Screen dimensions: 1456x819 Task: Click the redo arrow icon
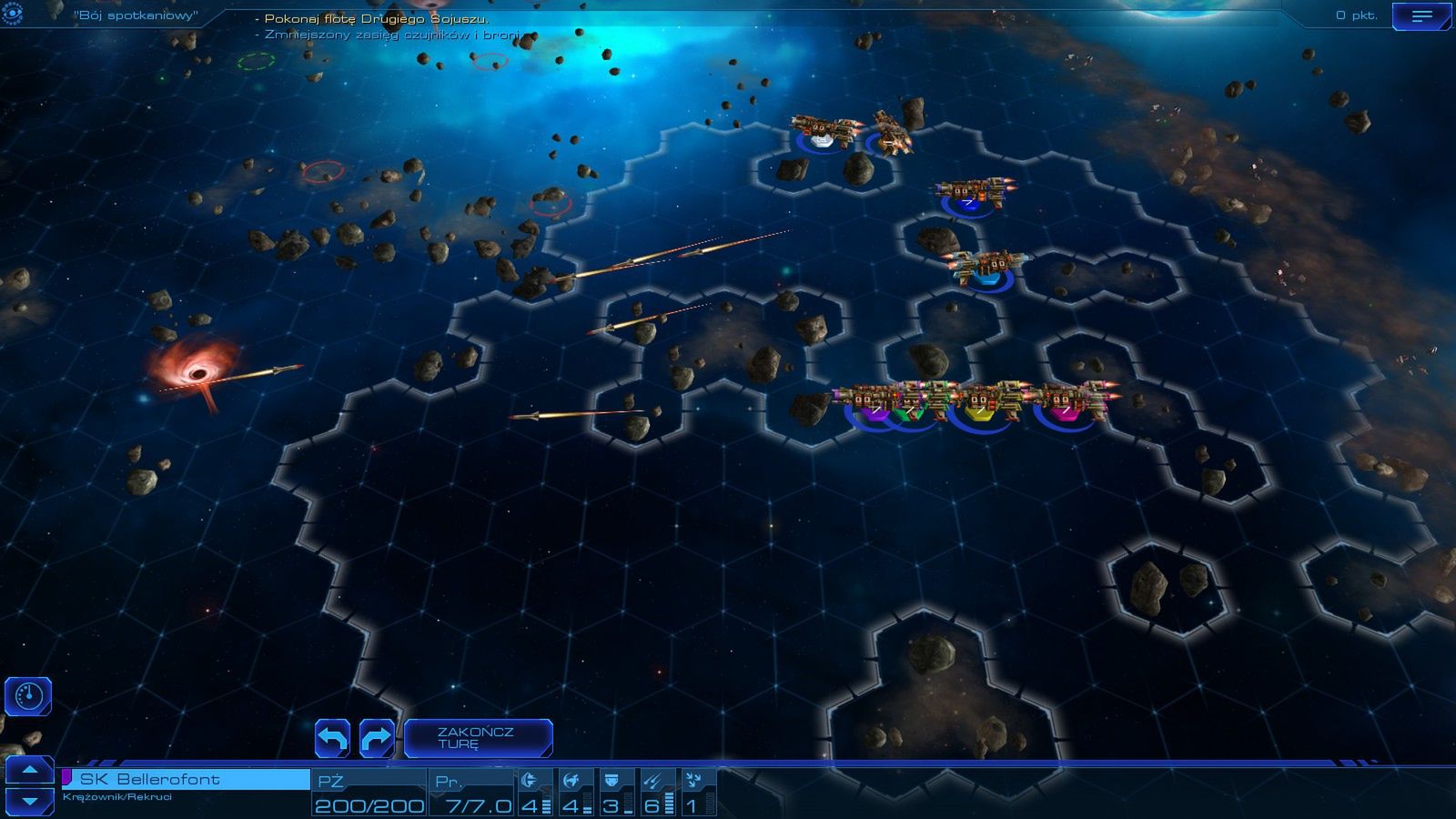click(375, 738)
